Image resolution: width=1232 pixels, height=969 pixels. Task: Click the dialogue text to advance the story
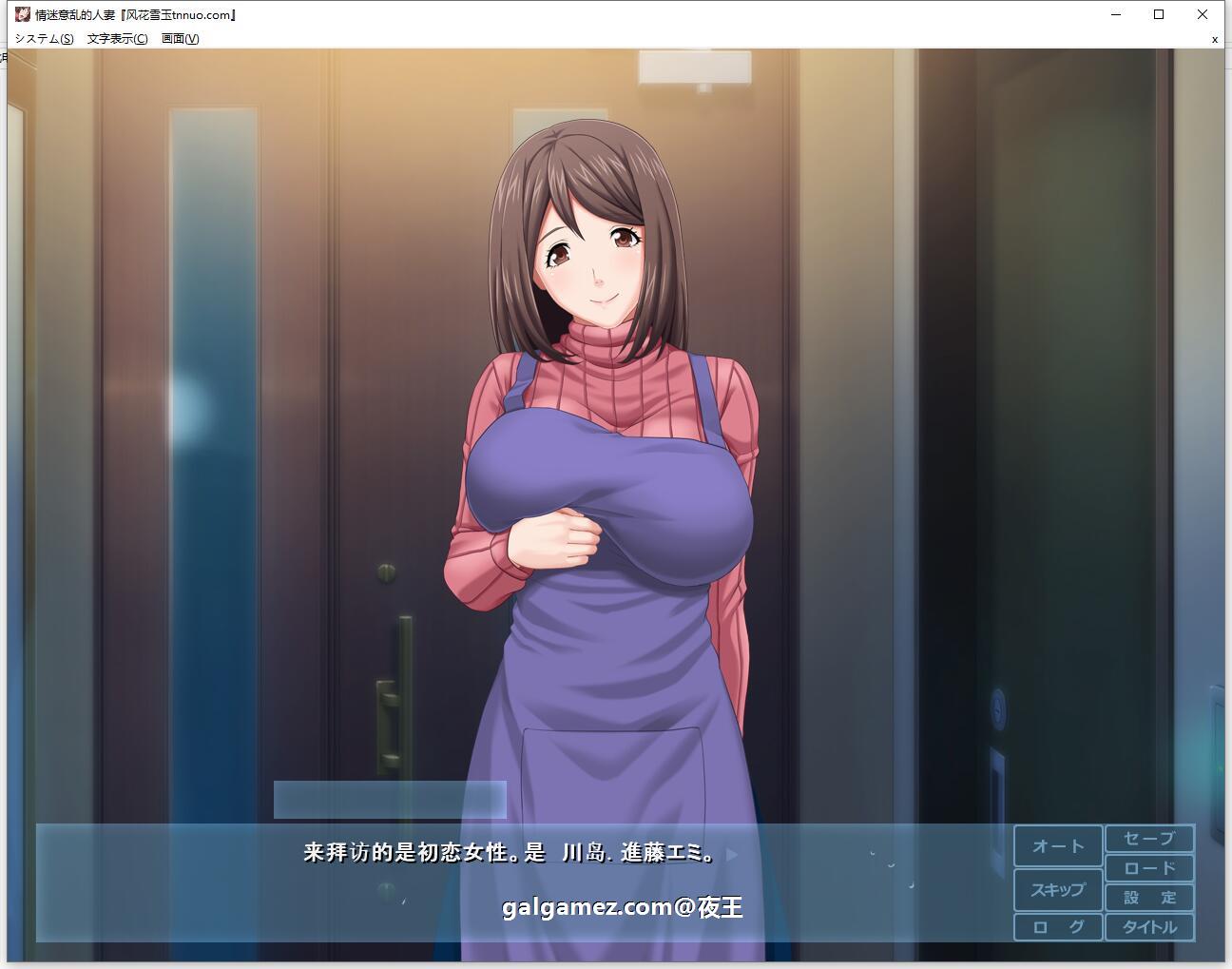click(x=509, y=853)
